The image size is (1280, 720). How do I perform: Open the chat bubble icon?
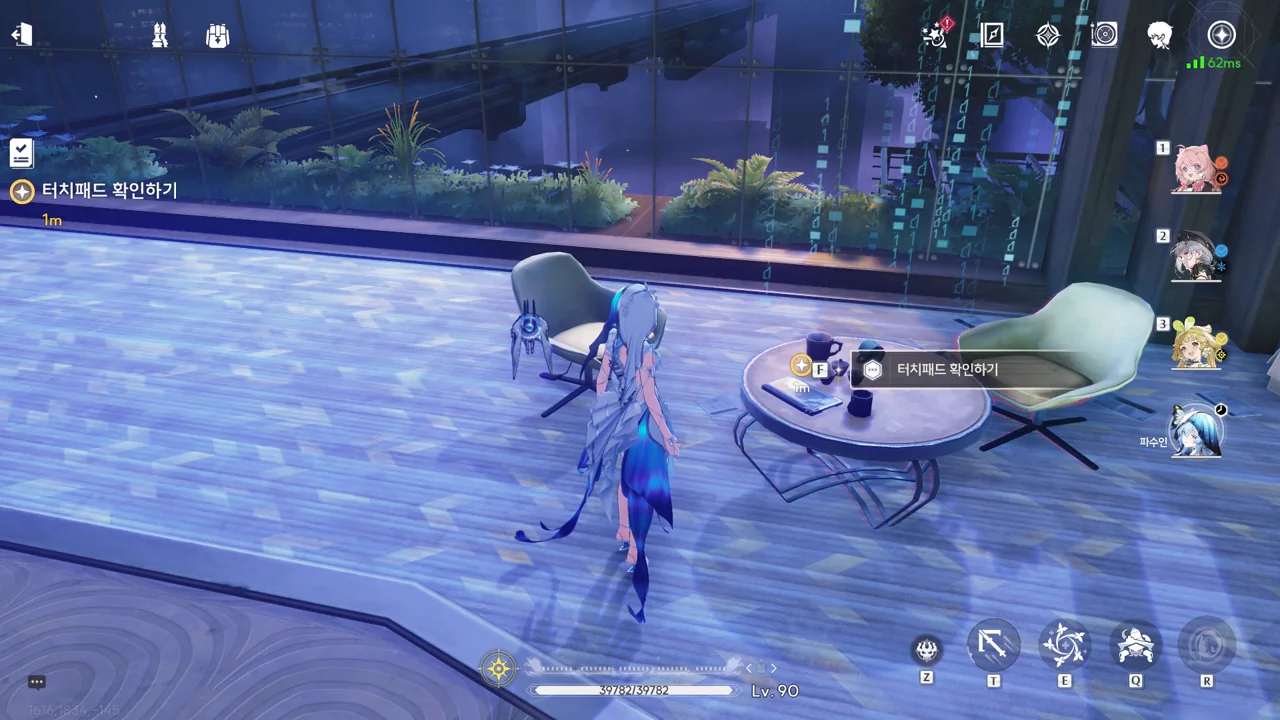point(37,682)
